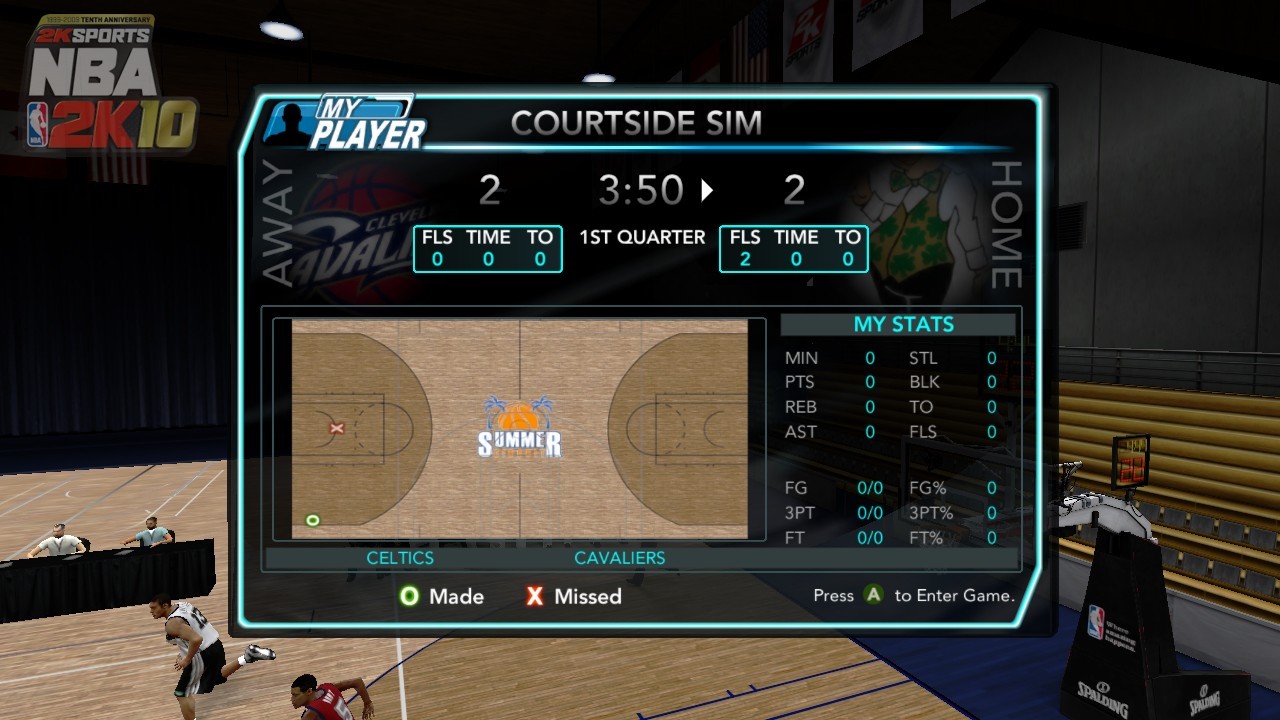Select the CELTICS shot chart label
This screenshot has height=720, width=1280.
pyautogui.click(x=400, y=558)
